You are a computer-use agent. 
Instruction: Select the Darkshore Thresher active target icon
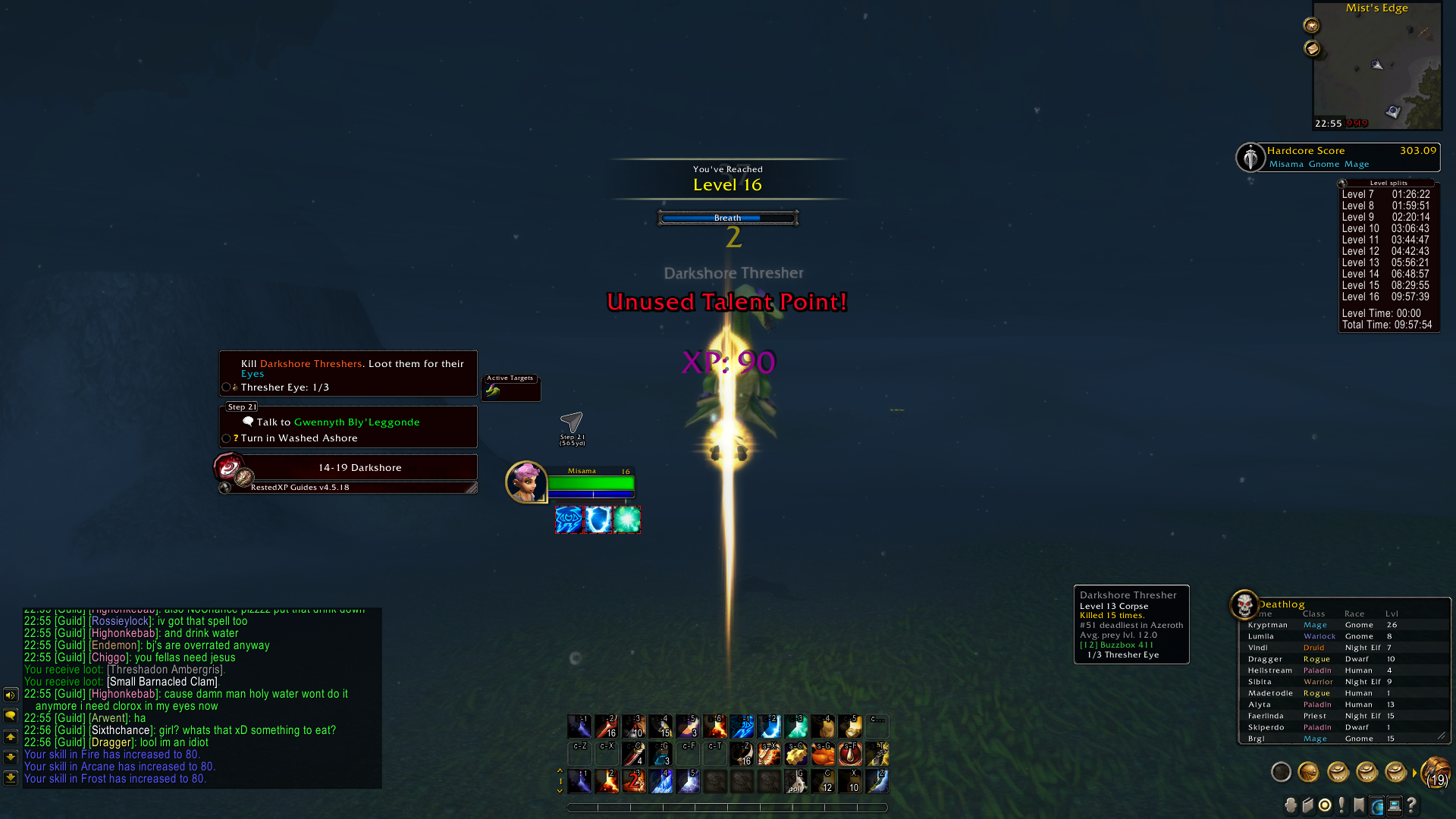coord(494,391)
